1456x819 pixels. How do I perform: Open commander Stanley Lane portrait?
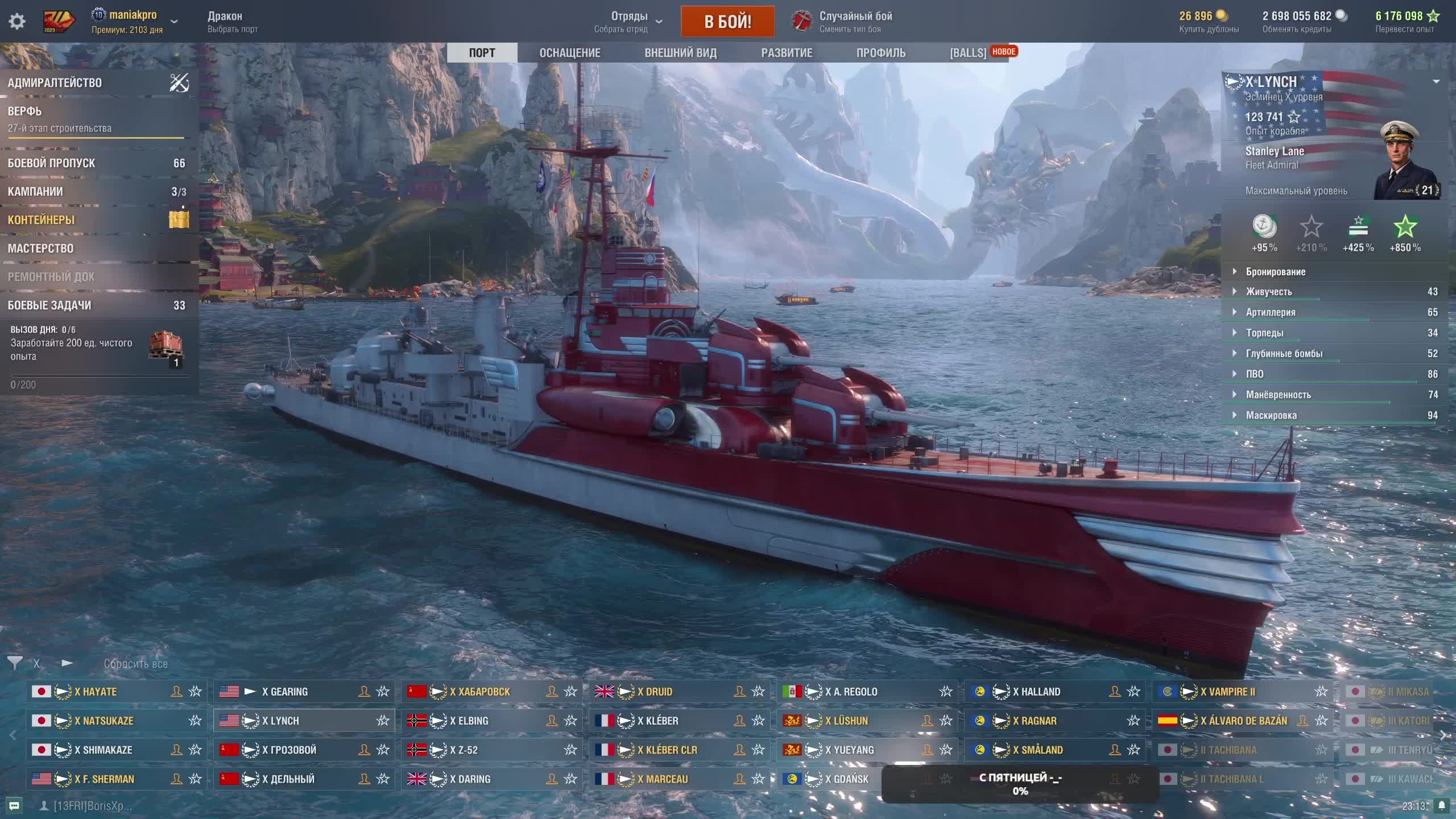pos(1404,162)
